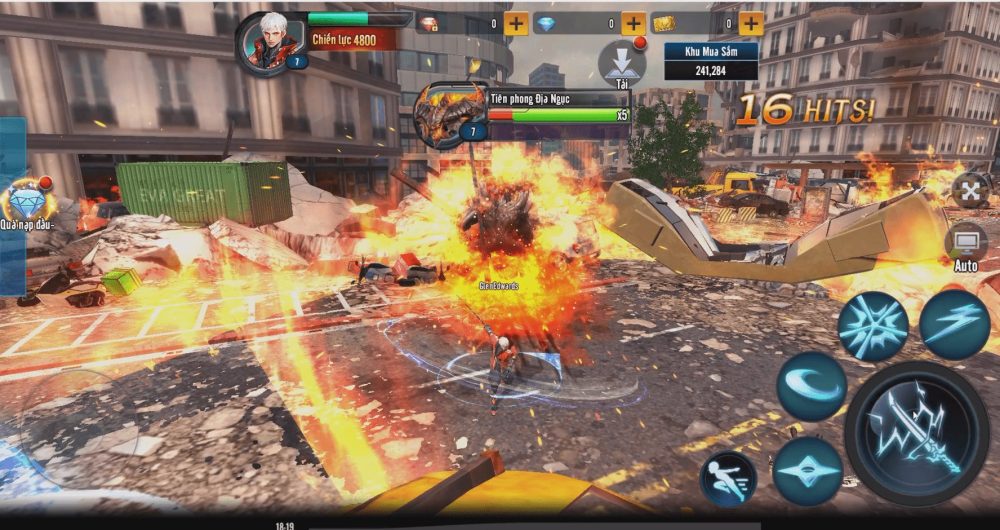Add red gems with the plus button
The width and height of the screenshot is (1000, 530).
516,23
